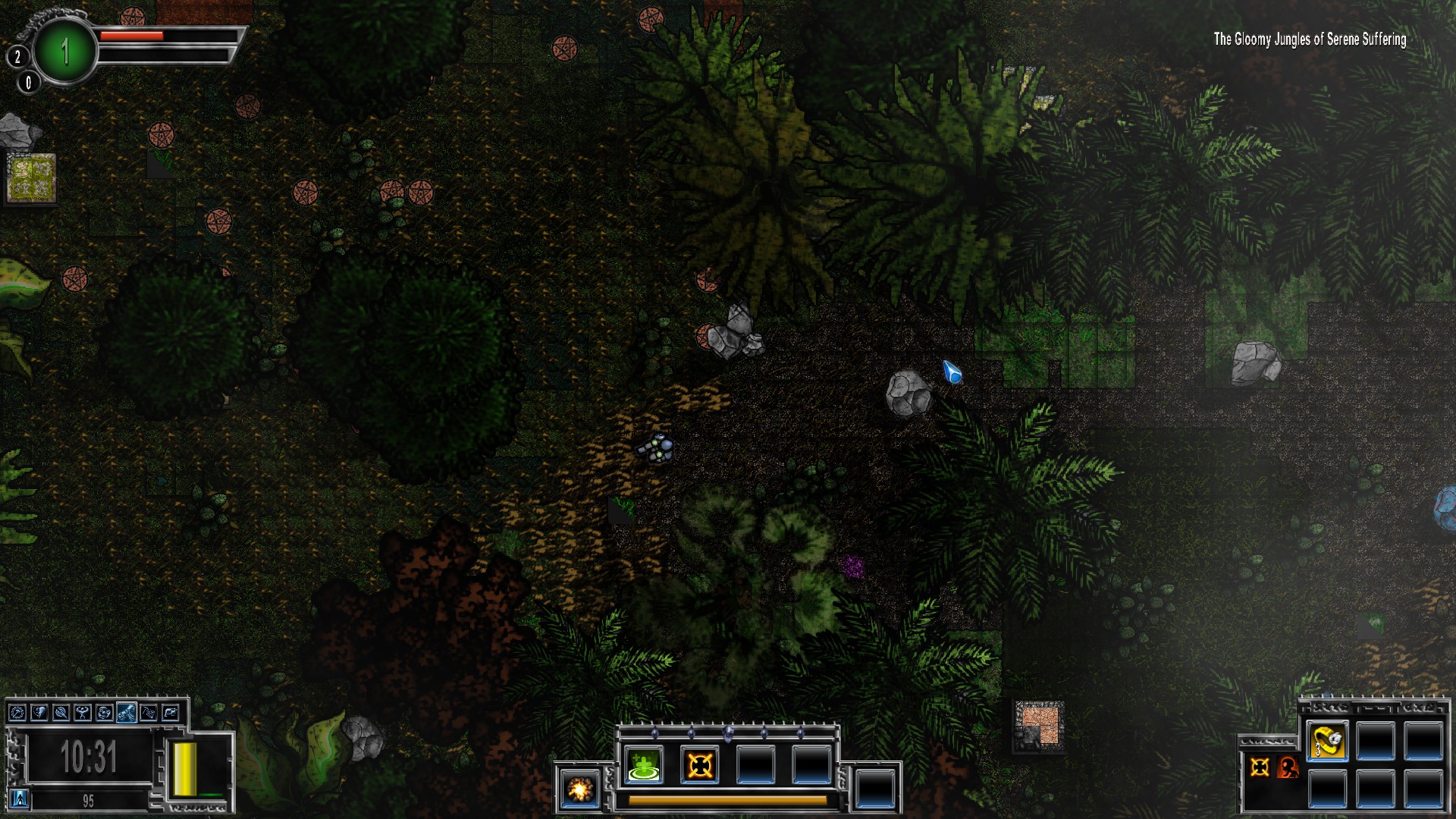Click the muscle strength icon in toolbar
1456x819 pixels.
click(x=82, y=714)
